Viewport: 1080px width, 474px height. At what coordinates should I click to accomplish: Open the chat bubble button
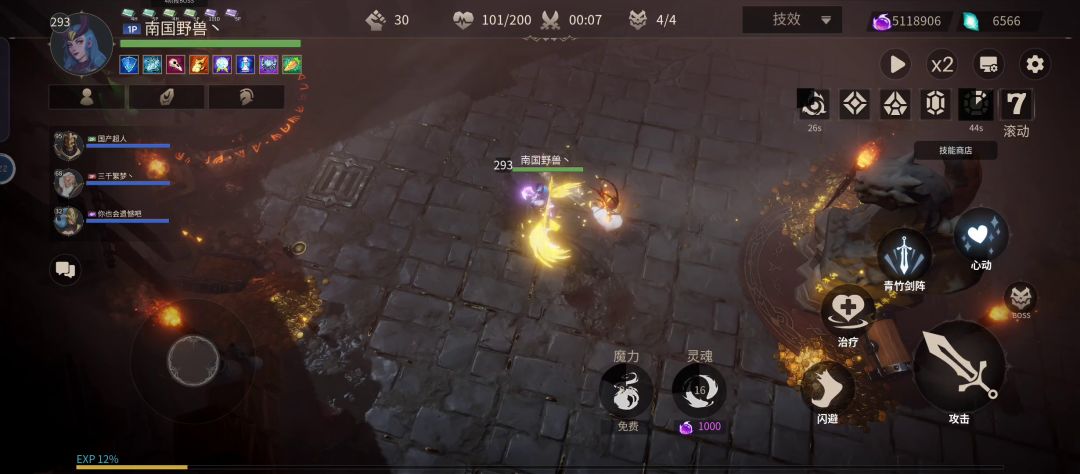[x=66, y=269]
